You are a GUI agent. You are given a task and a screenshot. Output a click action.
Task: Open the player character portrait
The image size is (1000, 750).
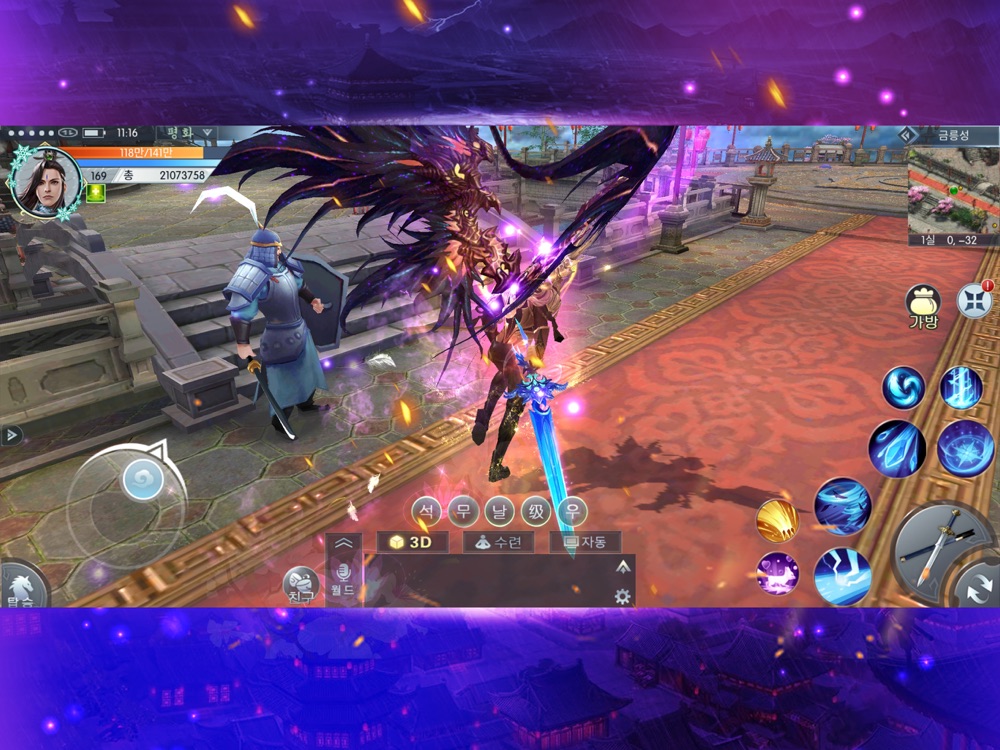pyautogui.click(x=45, y=181)
